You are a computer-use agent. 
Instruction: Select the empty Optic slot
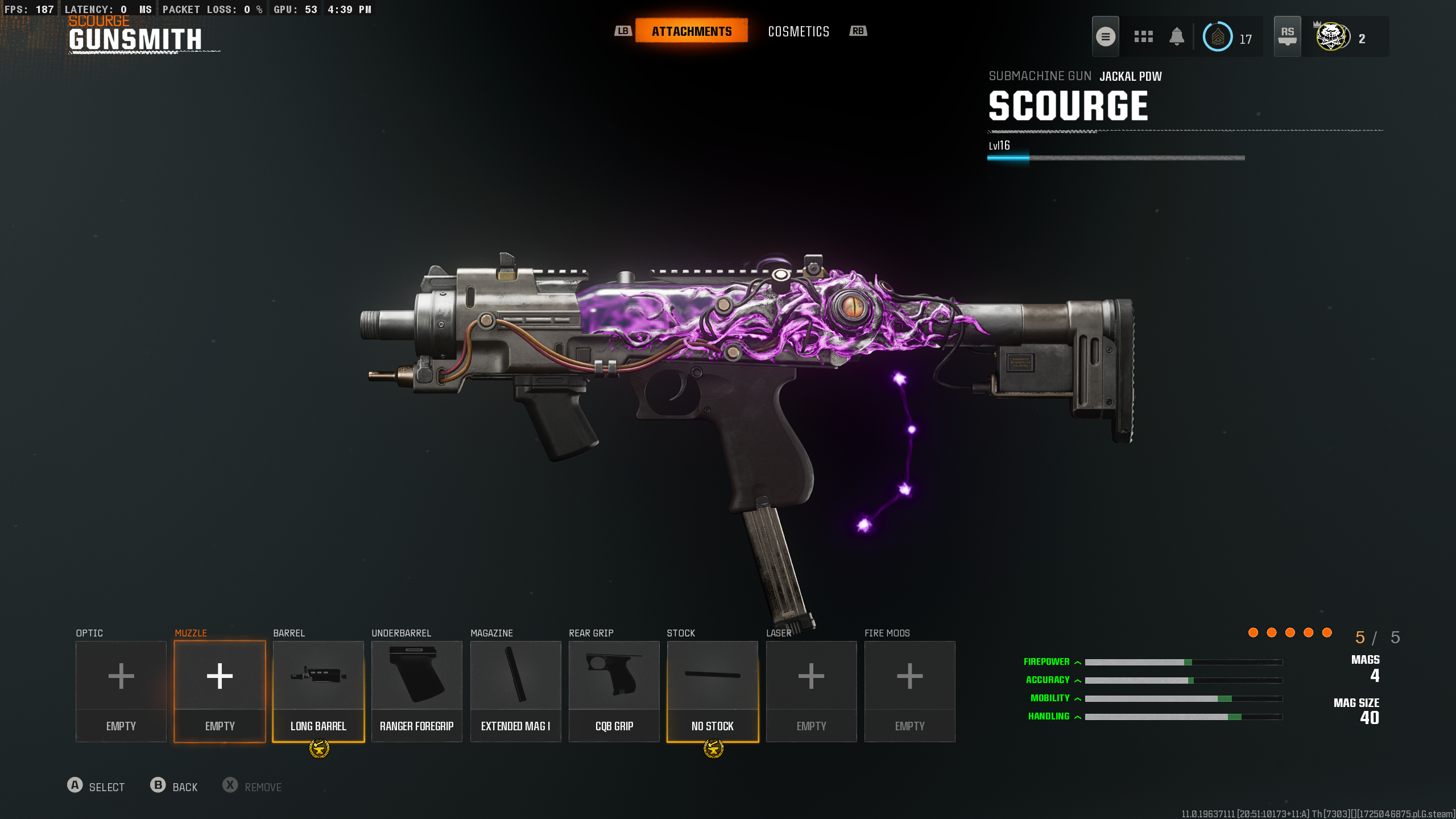tap(121, 690)
